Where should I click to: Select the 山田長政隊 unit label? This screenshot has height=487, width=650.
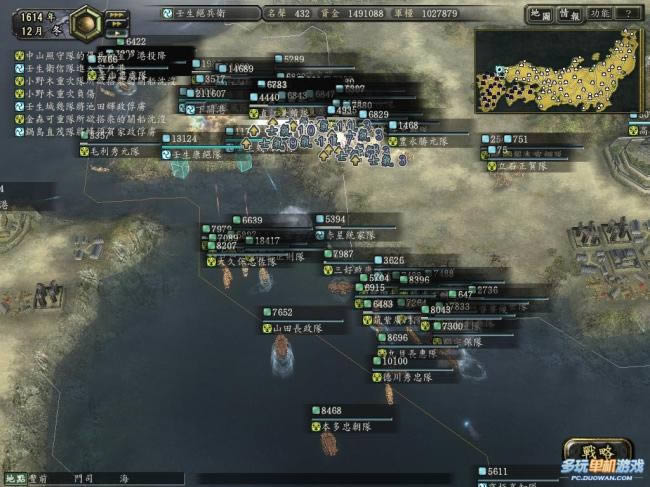299,327
